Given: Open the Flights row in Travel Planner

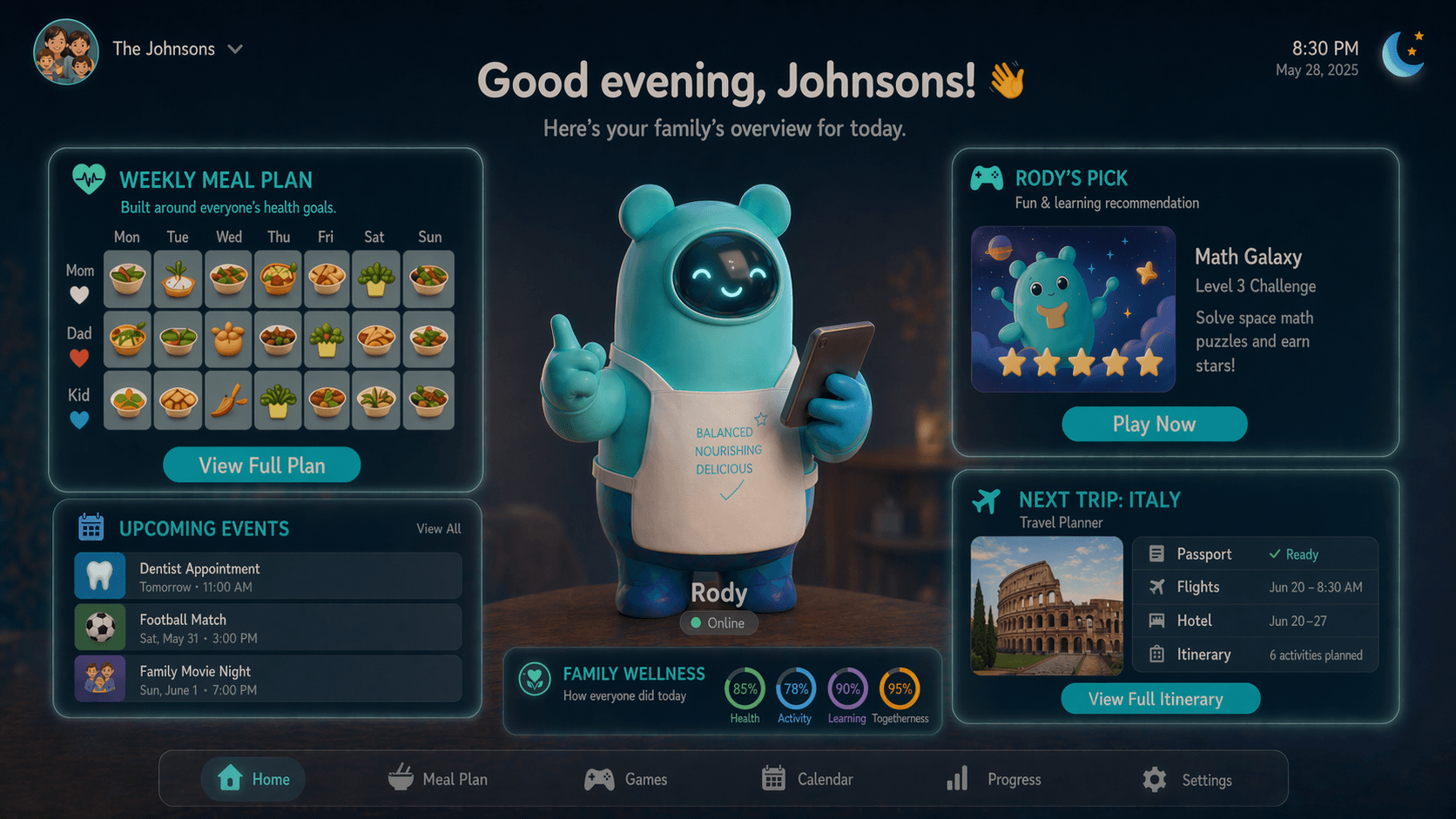Looking at the screenshot, I should coord(1254,587).
